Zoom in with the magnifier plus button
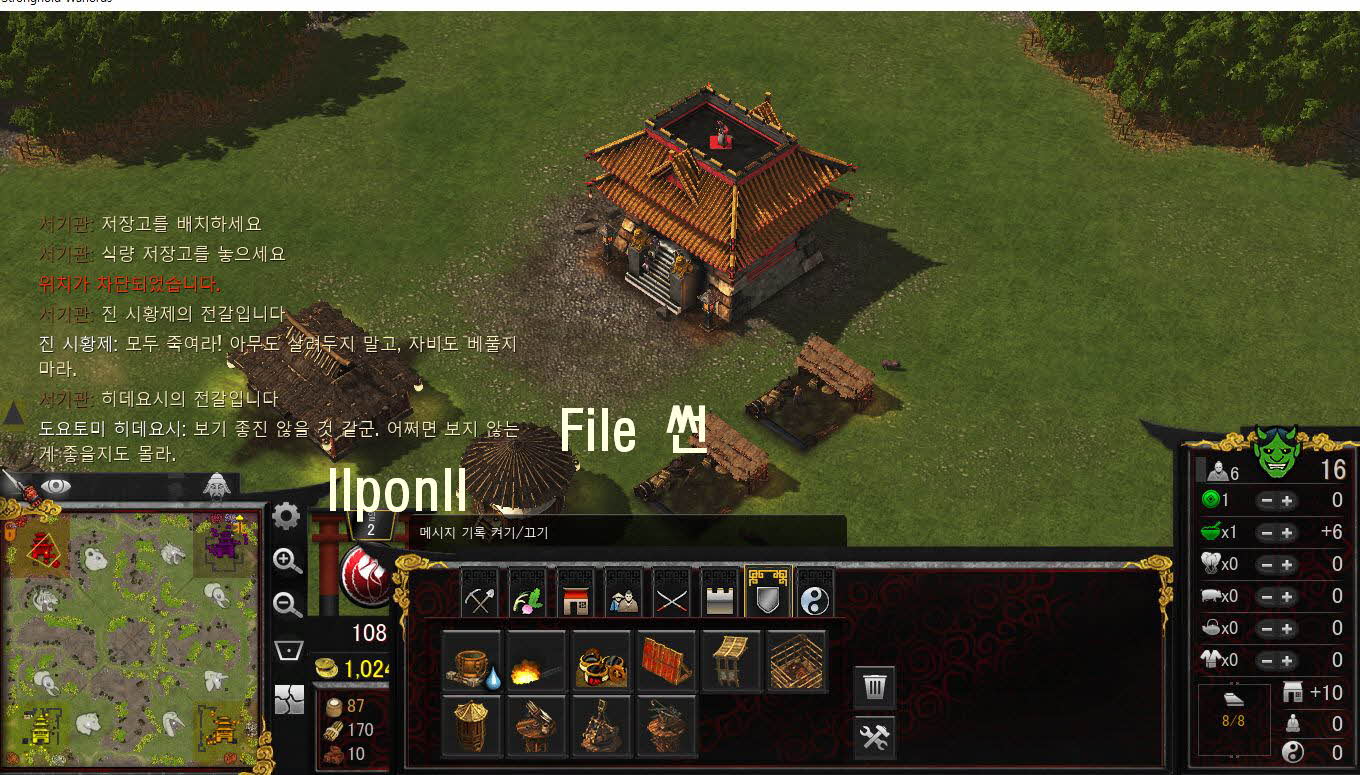Screen dimensions: 1360x775 [287, 561]
